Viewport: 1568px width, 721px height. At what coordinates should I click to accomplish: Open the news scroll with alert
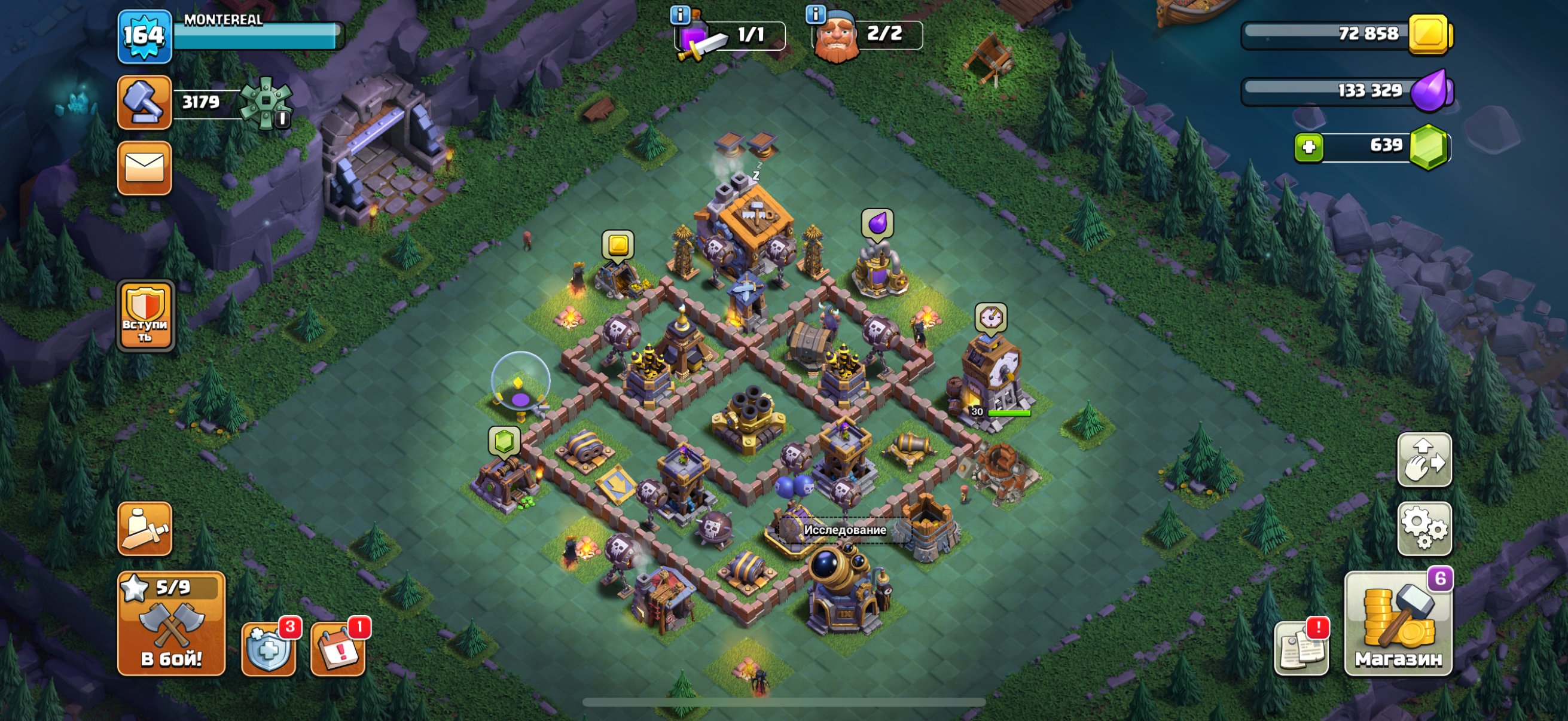click(1301, 648)
